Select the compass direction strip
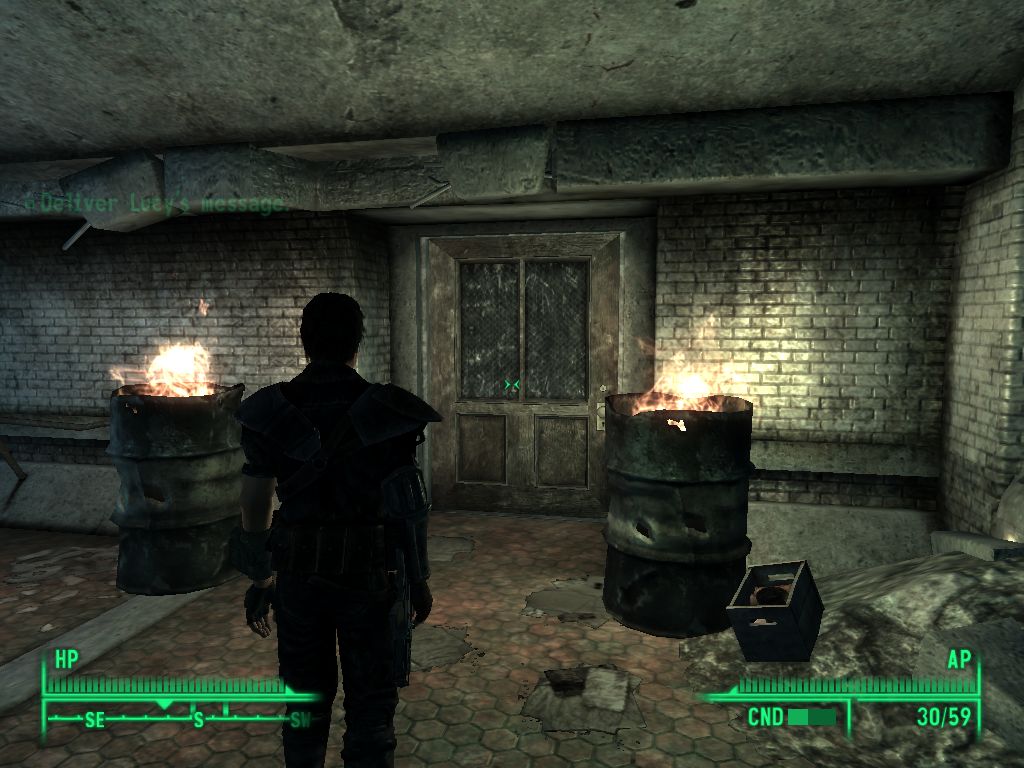 pyautogui.click(x=181, y=717)
